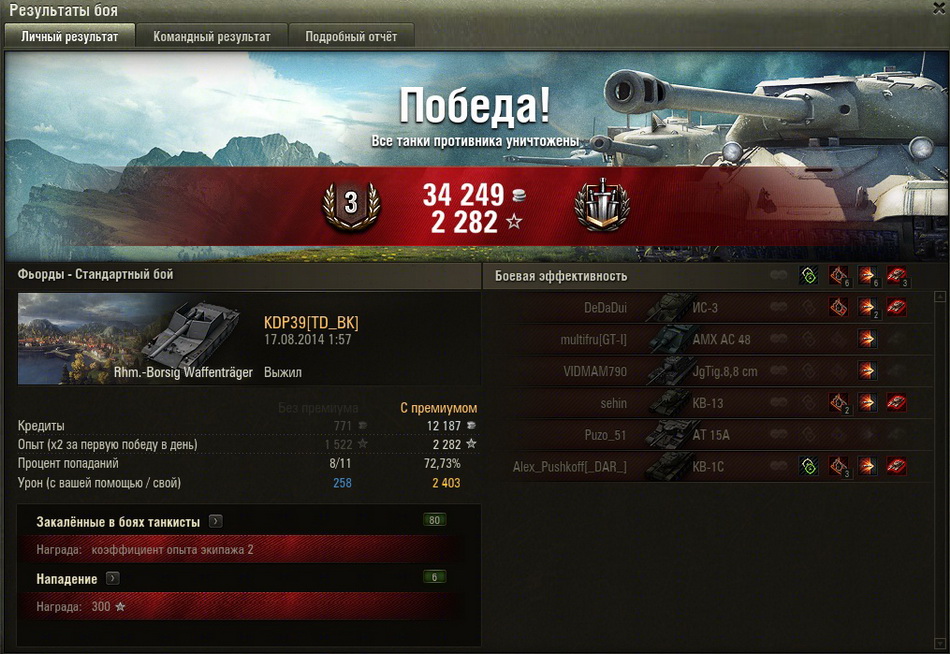Viewport: 950px width, 654px height.
Task: Click the player name KDP39[TD_BK]
Action: tap(311, 322)
